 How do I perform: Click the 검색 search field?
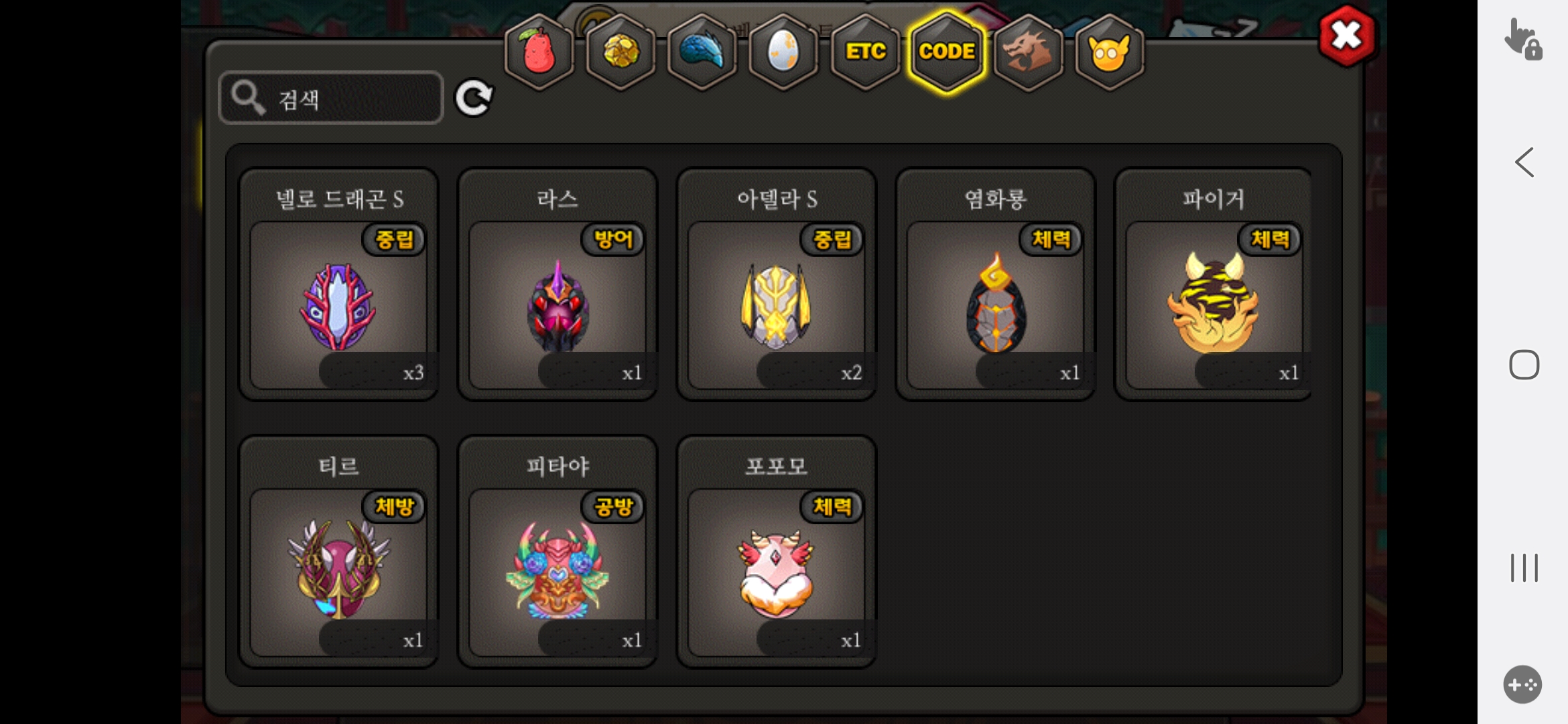click(331, 99)
